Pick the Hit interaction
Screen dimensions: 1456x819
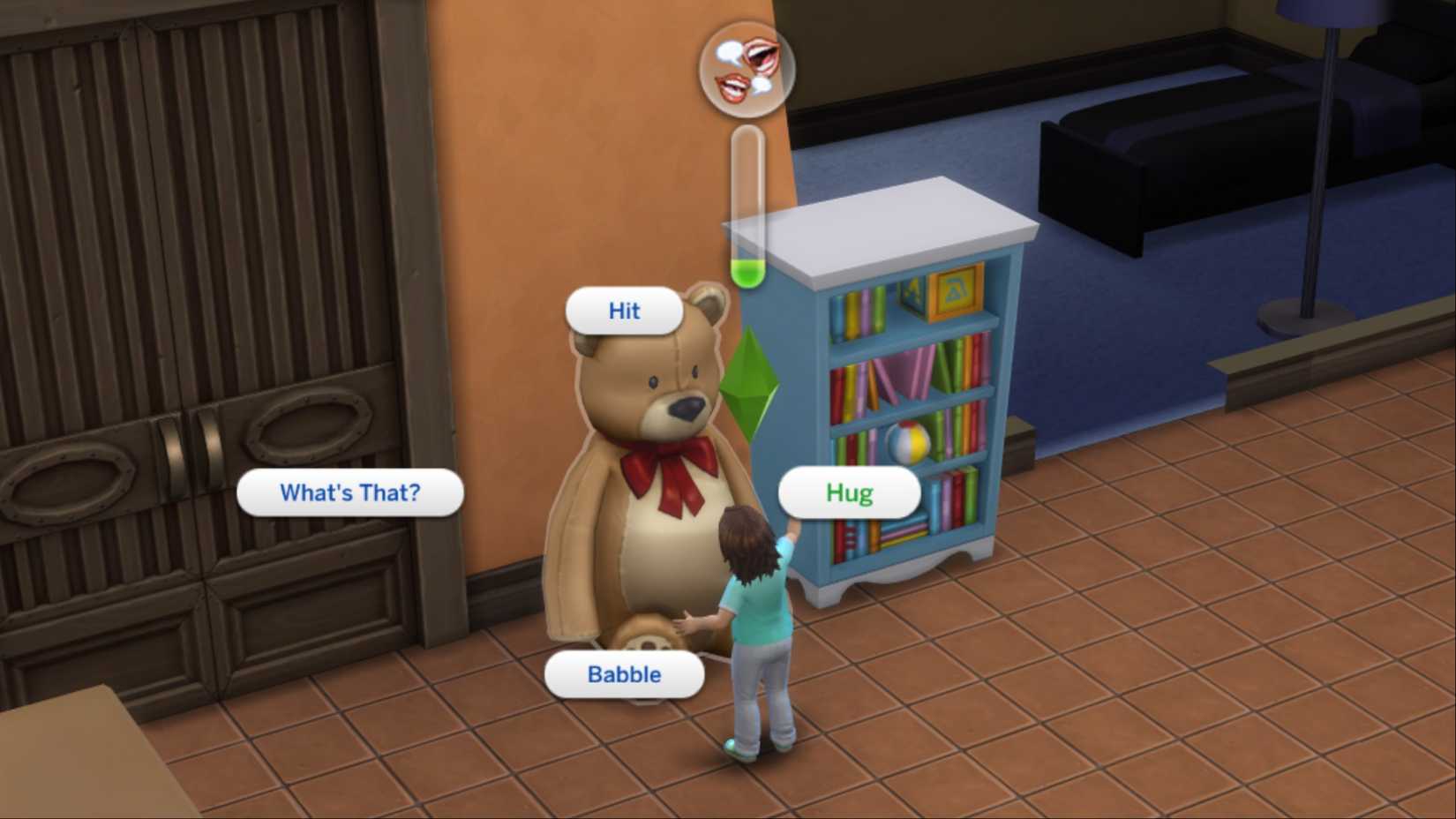622,311
